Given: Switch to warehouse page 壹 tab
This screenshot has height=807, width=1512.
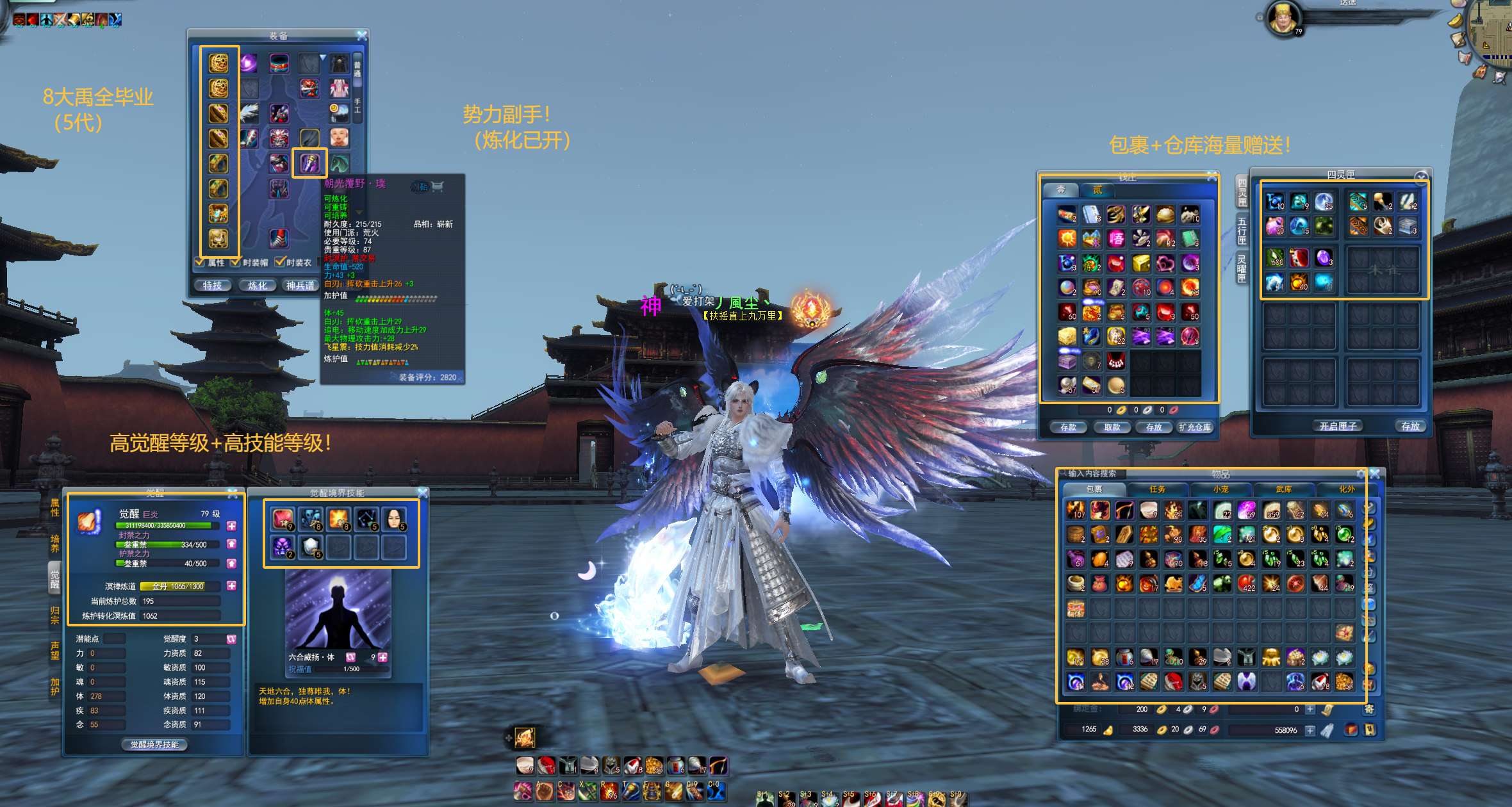Looking at the screenshot, I should pos(1061,190).
